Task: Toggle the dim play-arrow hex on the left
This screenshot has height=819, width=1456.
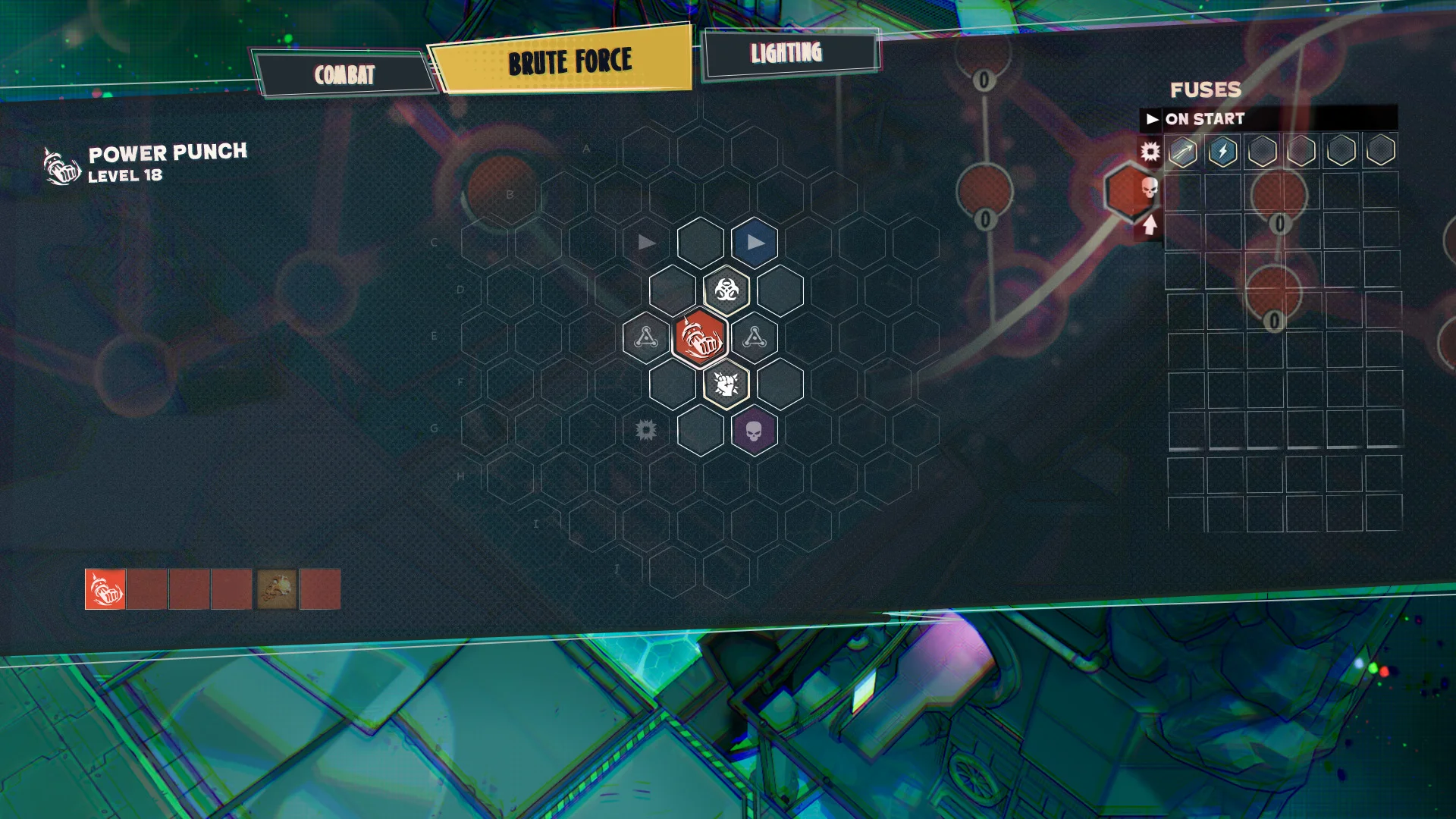Action: pyautogui.click(x=645, y=243)
